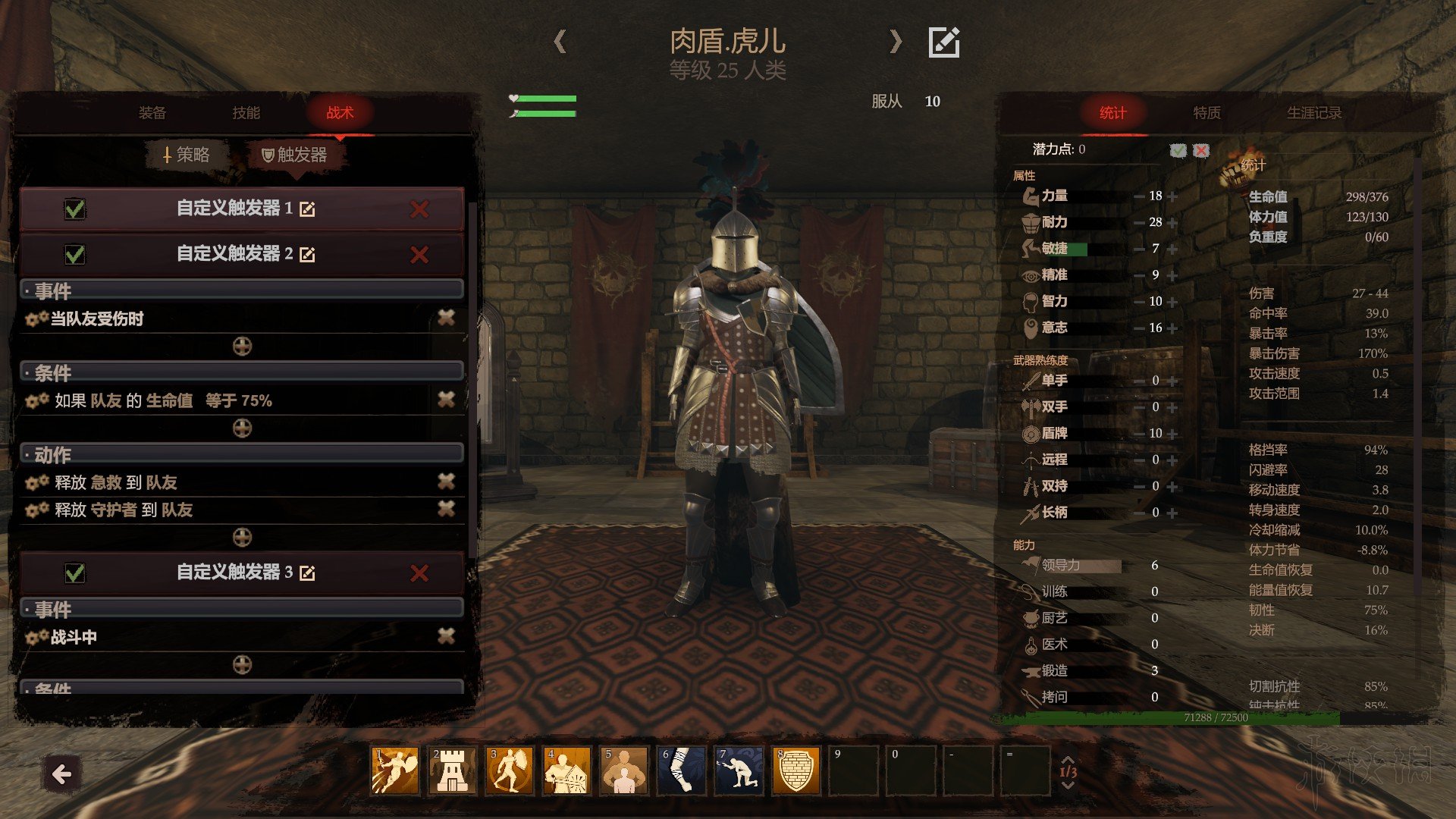This screenshot has width=1456, height=819.
Task: Show the 生涯记录 tab
Action: tap(1313, 113)
